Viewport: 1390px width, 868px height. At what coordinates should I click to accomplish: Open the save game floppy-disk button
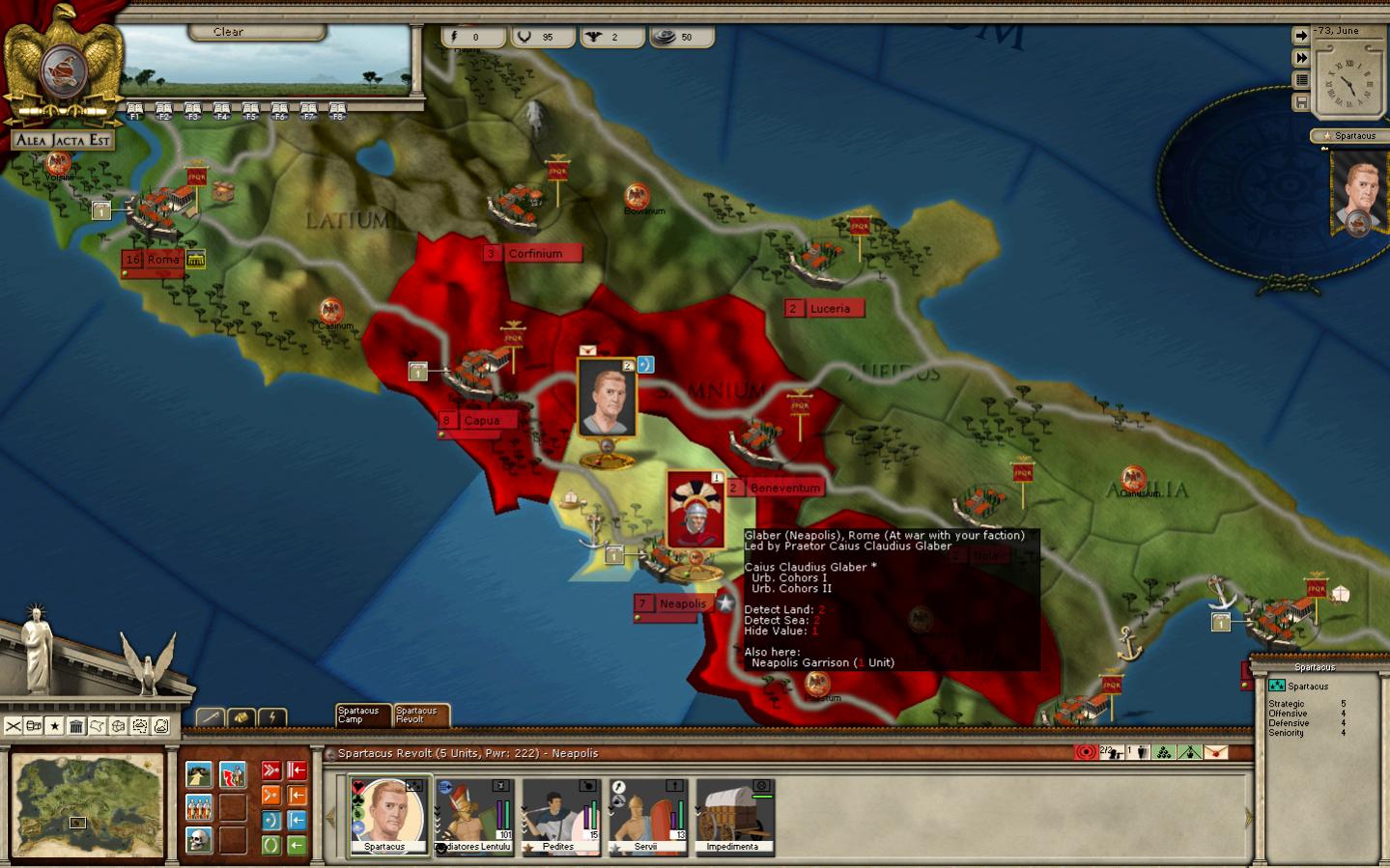pyautogui.click(x=1301, y=102)
